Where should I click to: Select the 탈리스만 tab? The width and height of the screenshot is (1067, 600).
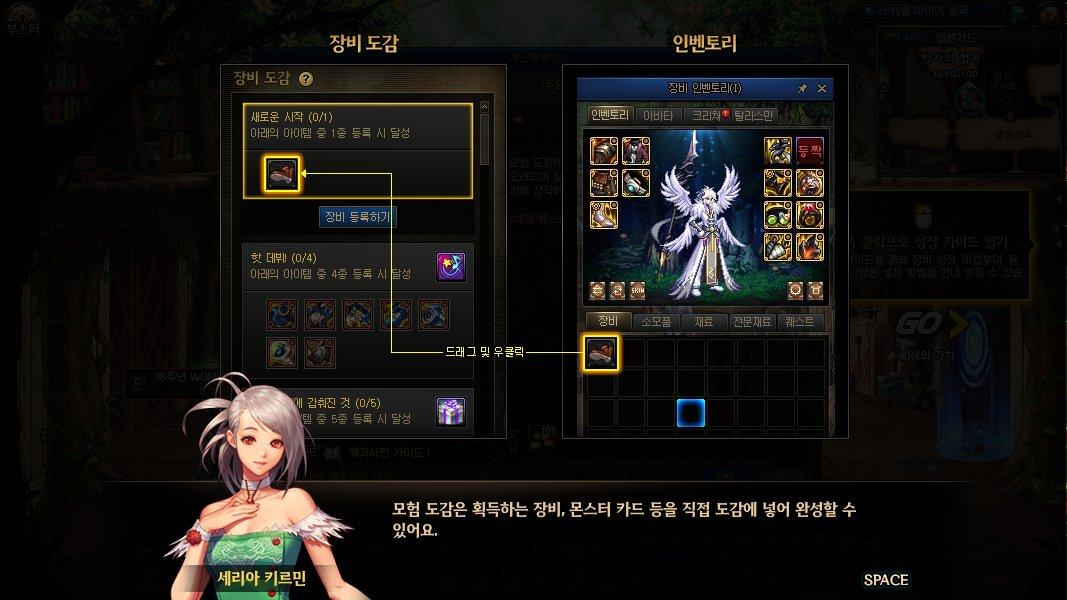(x=754, y=116)
